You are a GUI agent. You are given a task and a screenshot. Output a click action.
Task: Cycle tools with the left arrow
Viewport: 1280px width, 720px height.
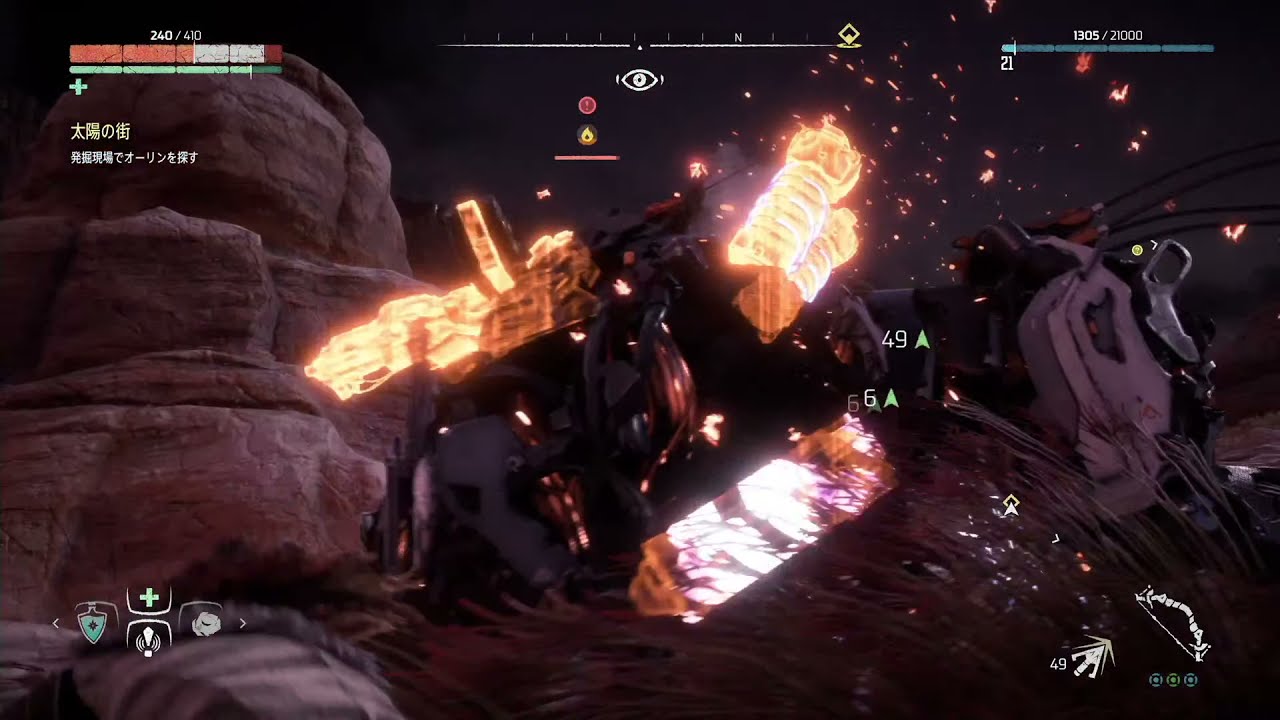[x=56, y=624]
